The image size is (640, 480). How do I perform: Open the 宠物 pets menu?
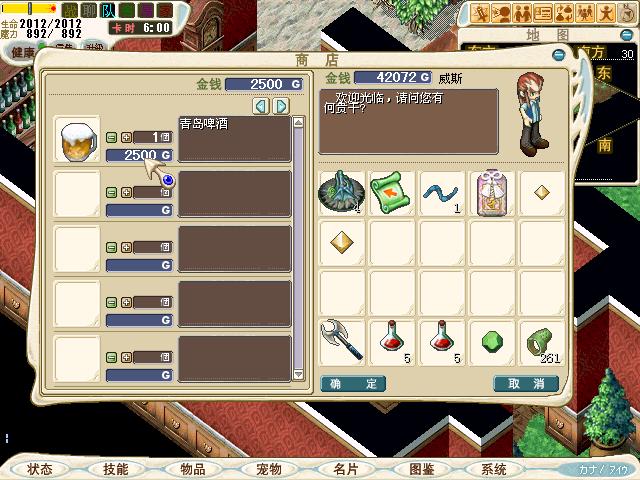(268, 469)
